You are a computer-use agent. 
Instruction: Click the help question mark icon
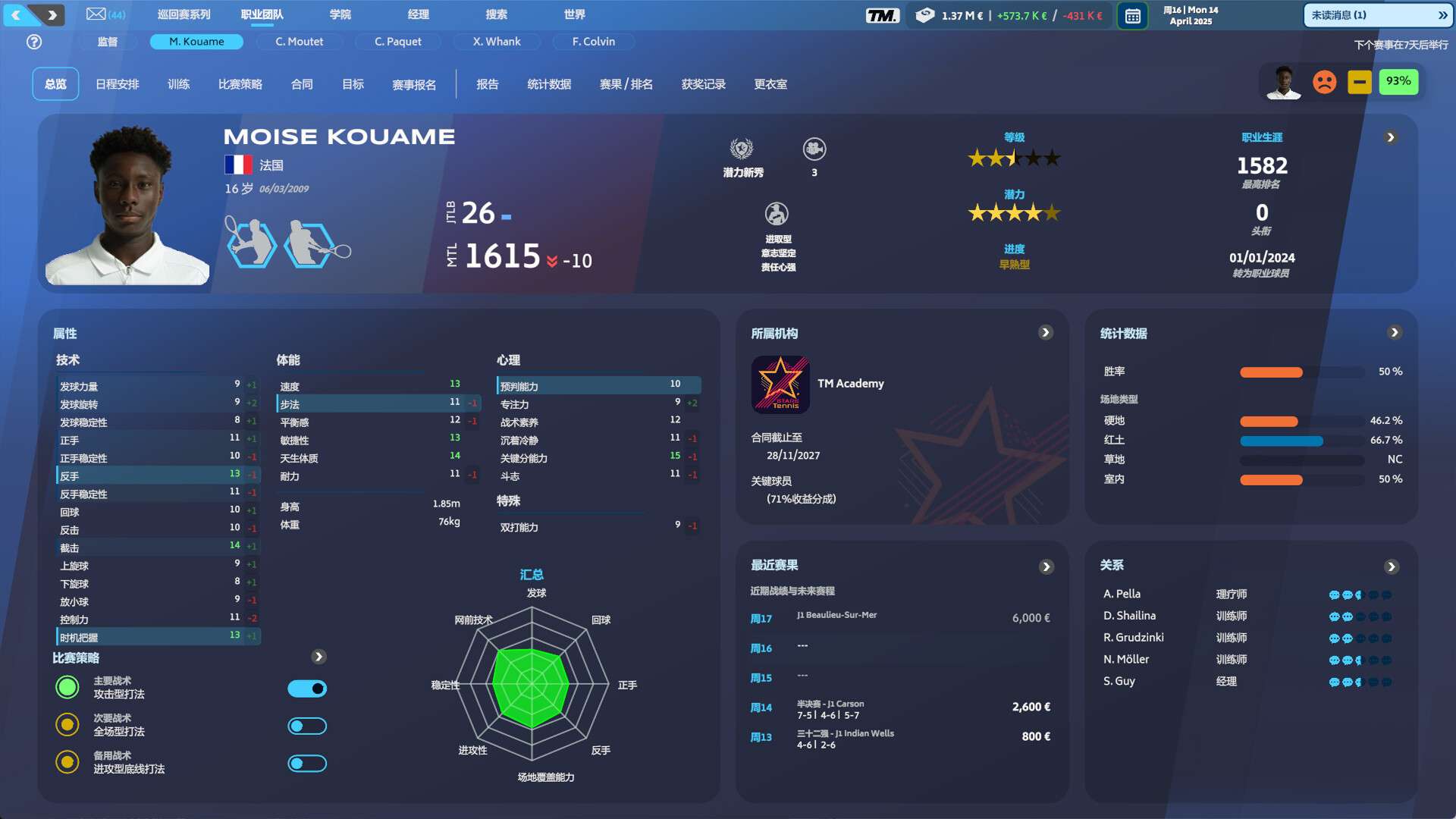tap(34, 42)
